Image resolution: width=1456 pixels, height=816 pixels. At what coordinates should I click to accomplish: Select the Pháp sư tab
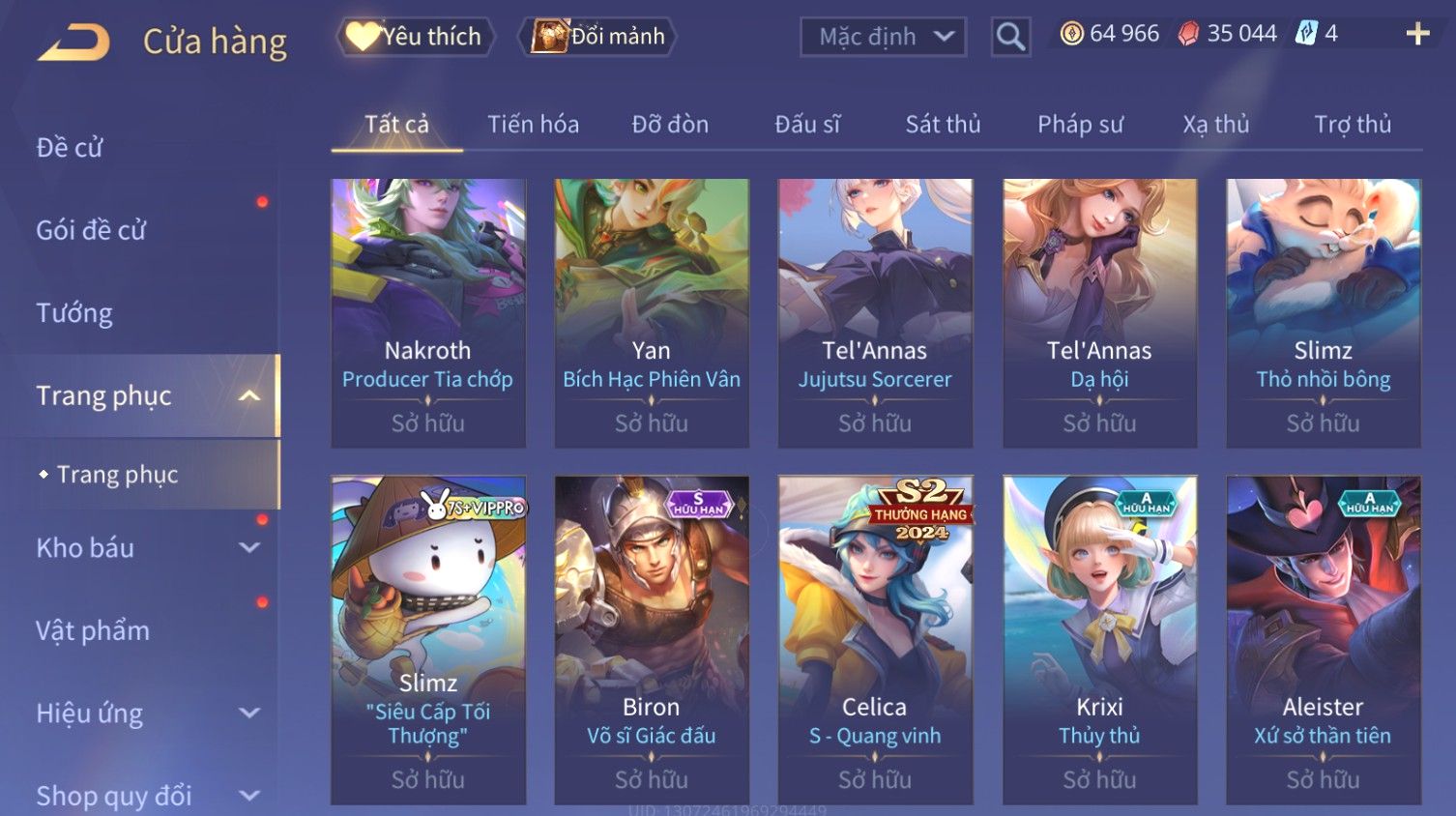point(1080,124)
